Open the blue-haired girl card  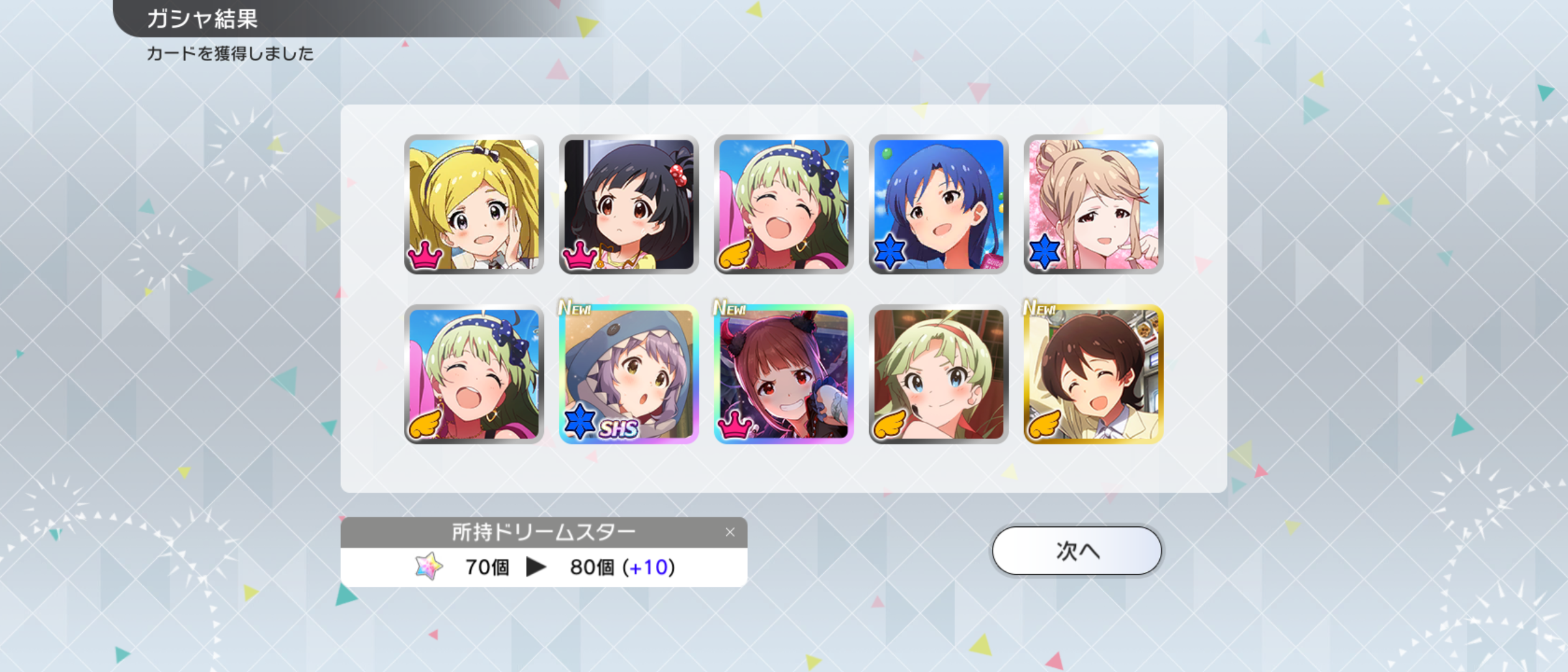[x=938, y=205]
